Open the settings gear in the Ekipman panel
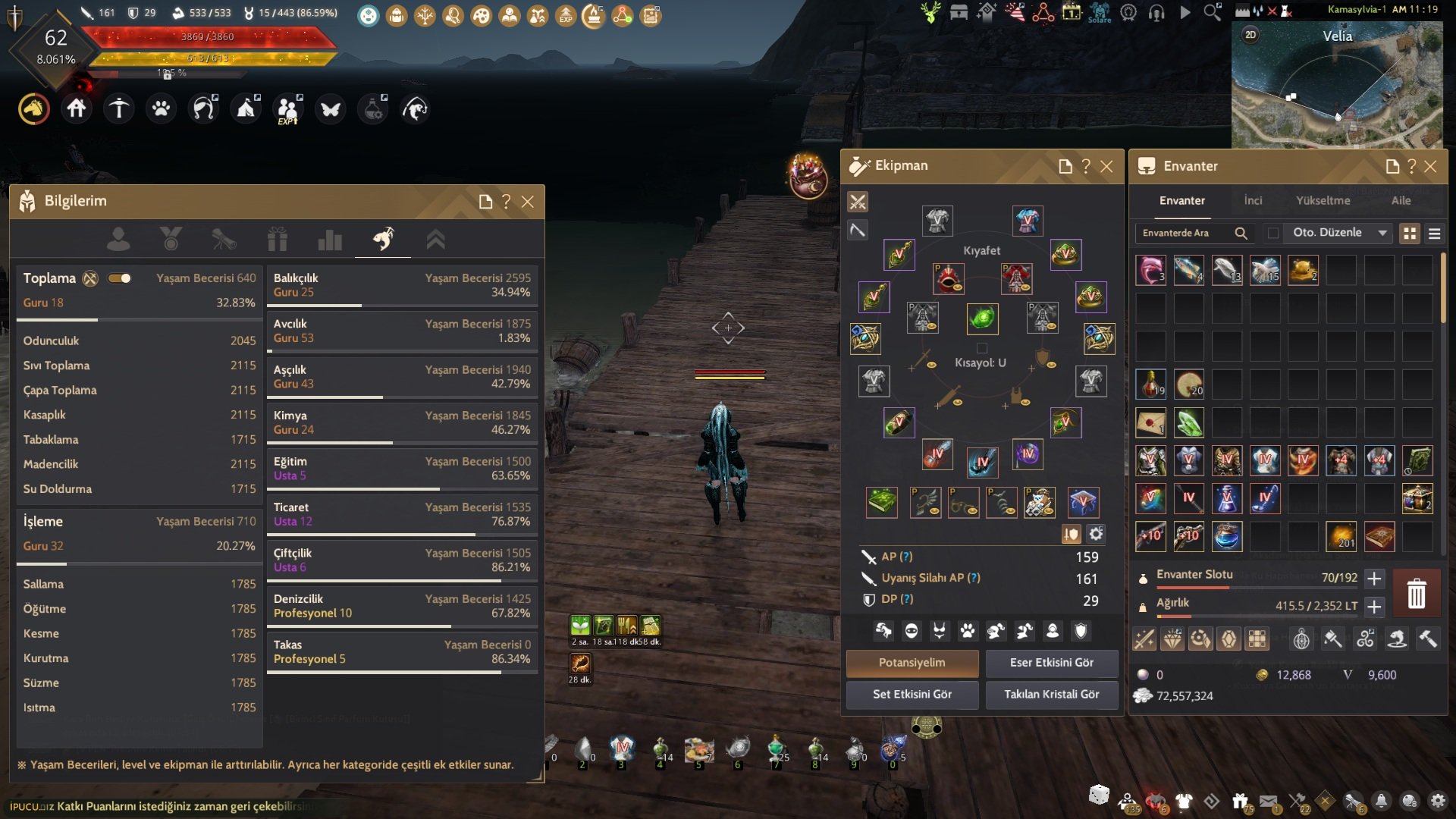This screenshot has height=819, width=1456. coord(1095,534)
